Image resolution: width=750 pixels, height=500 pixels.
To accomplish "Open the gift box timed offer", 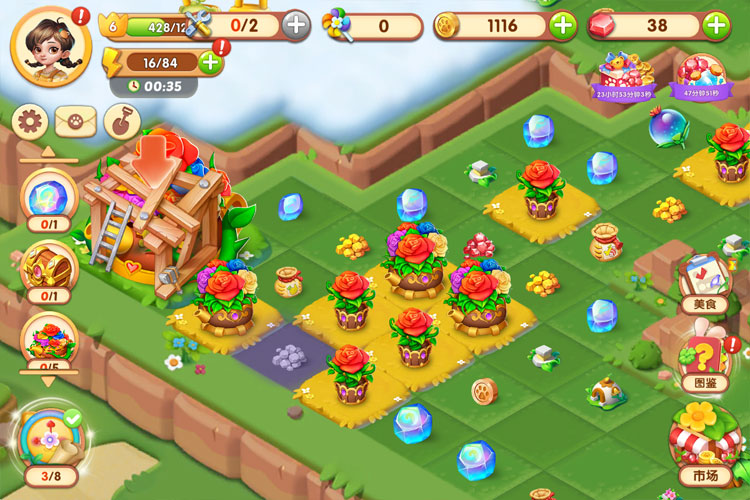I will pyautogui.click(x=624, y=76).
